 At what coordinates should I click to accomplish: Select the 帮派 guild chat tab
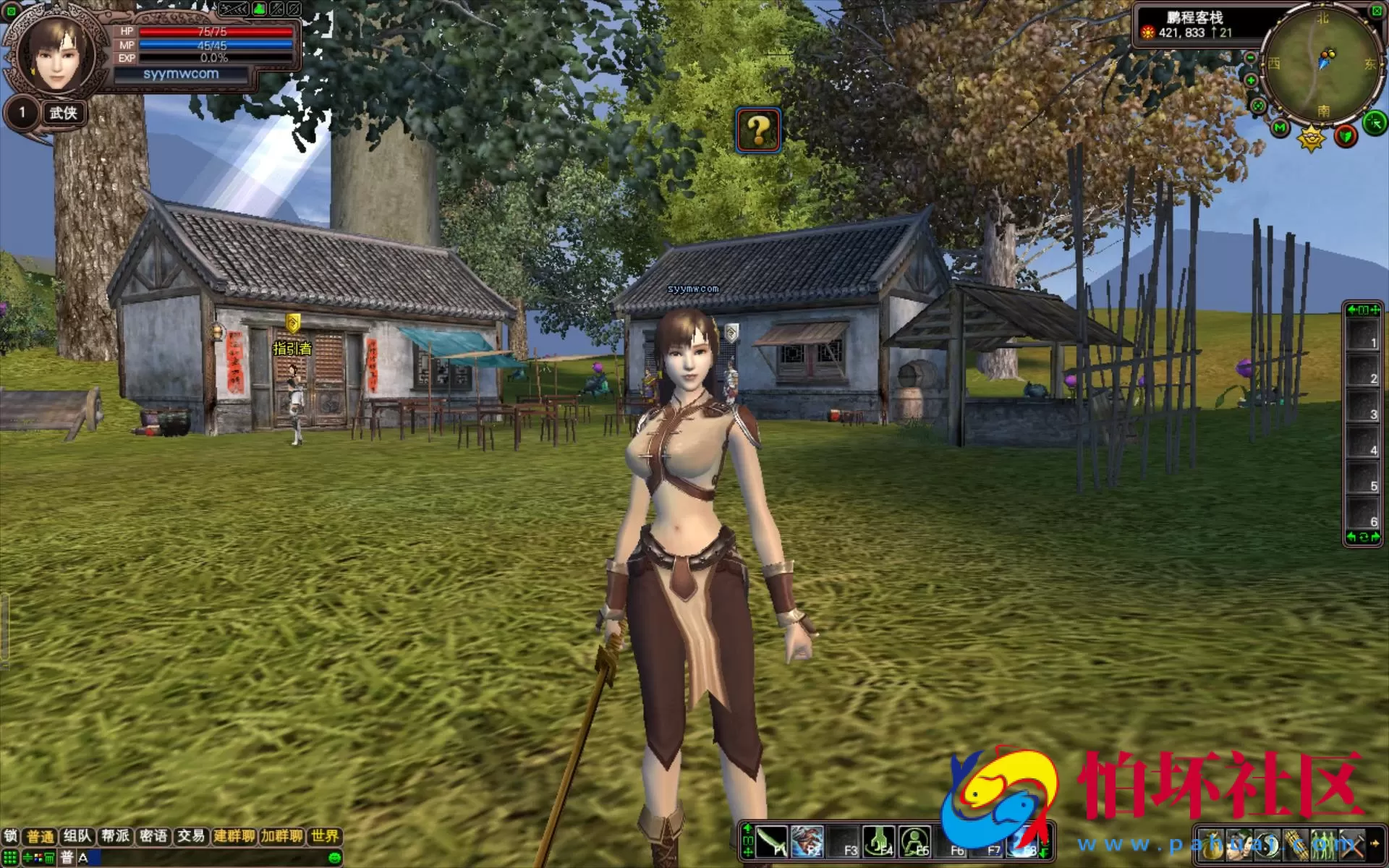tap(116, 836)
